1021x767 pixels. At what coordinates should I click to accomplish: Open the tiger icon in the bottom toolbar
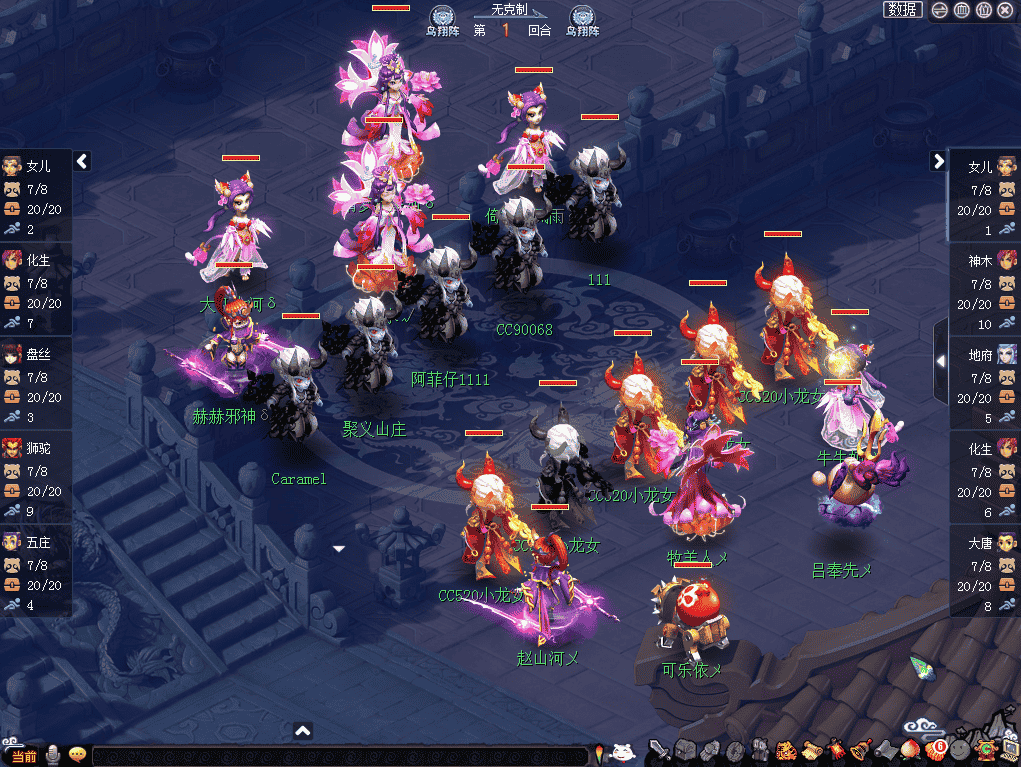click(785, 749)
